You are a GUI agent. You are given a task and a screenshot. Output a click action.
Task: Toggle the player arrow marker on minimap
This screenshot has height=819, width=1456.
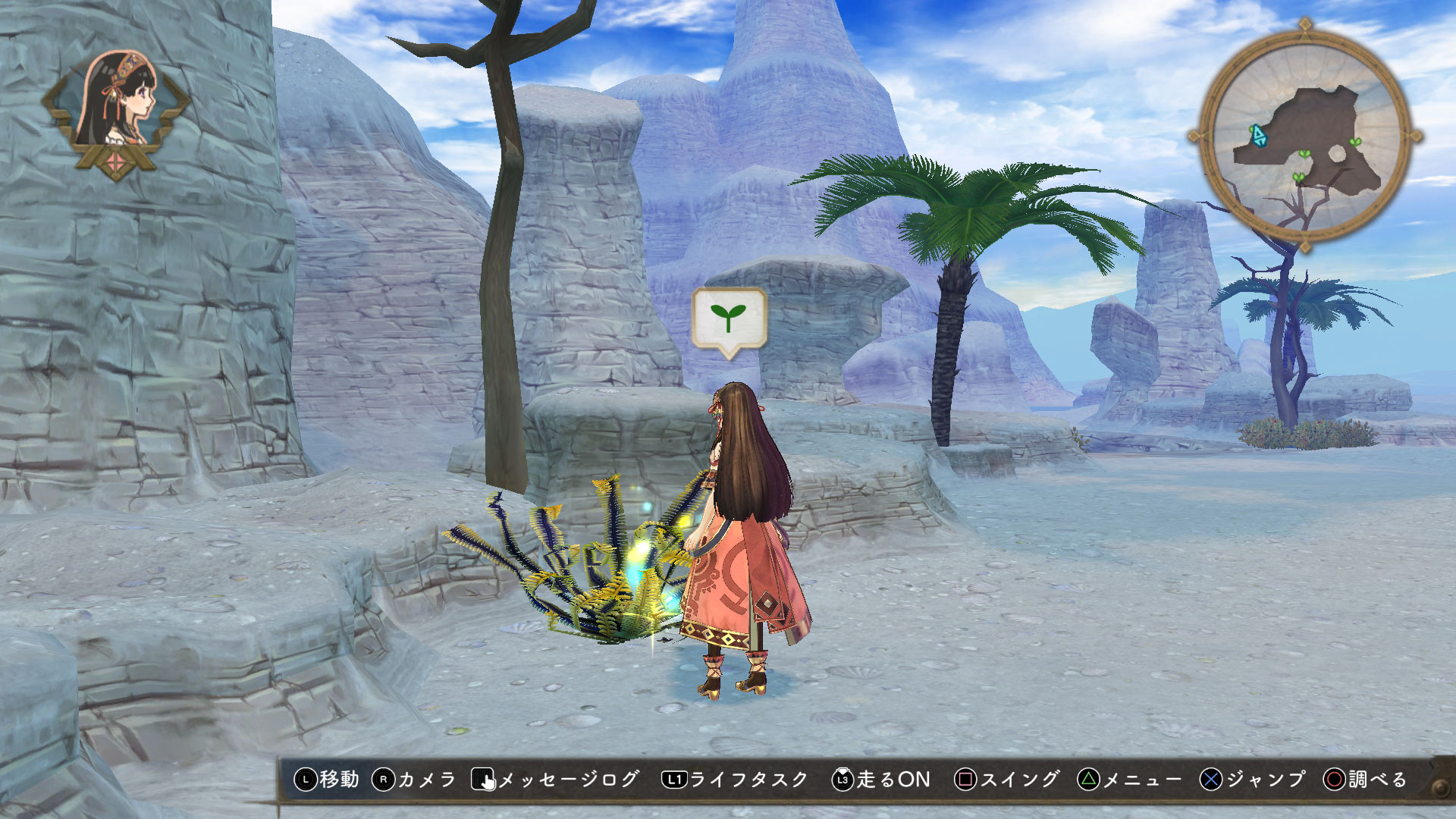(x=1259, y=136)
